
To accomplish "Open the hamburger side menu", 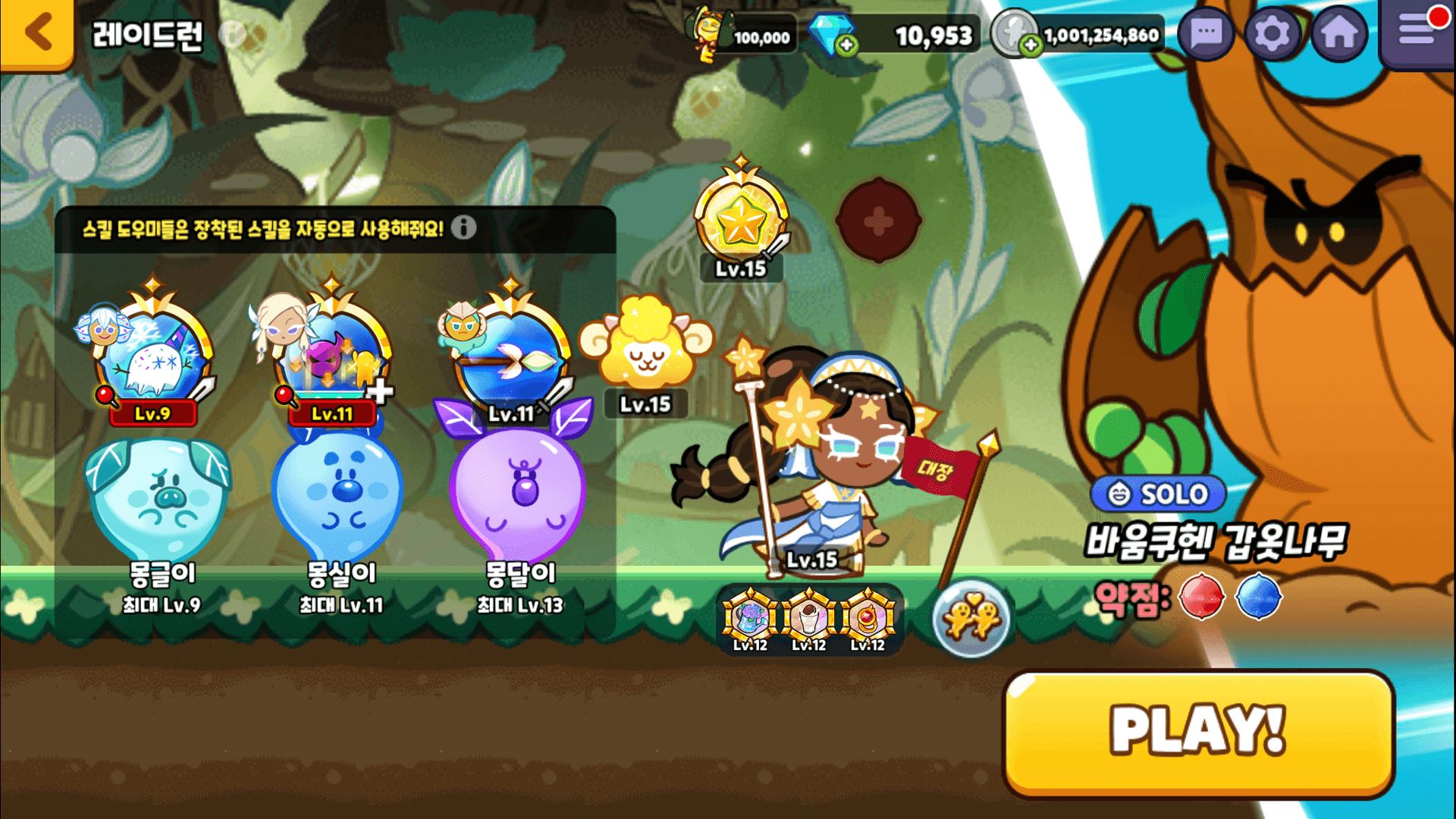I will [1417, 32].
